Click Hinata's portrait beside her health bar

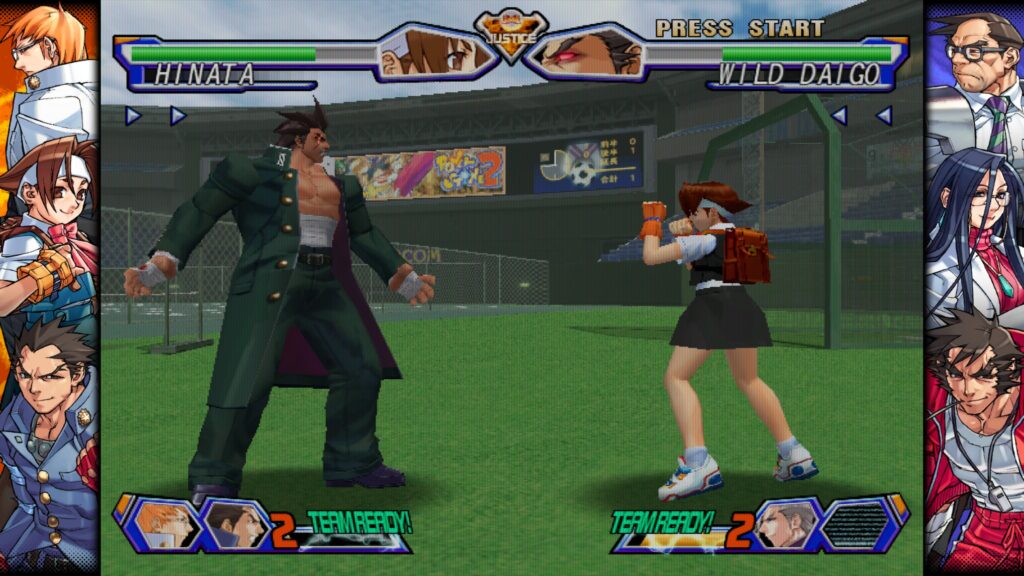pyautogui.click(x=436, y=52)
